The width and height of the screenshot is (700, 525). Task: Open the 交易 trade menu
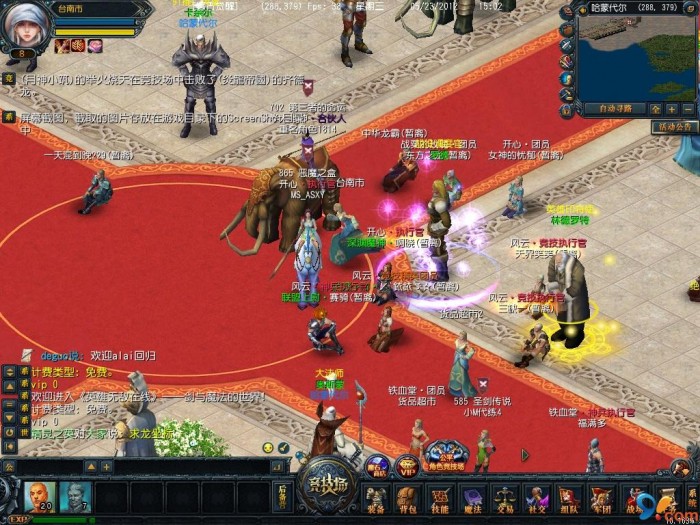[x=503, y=498]
